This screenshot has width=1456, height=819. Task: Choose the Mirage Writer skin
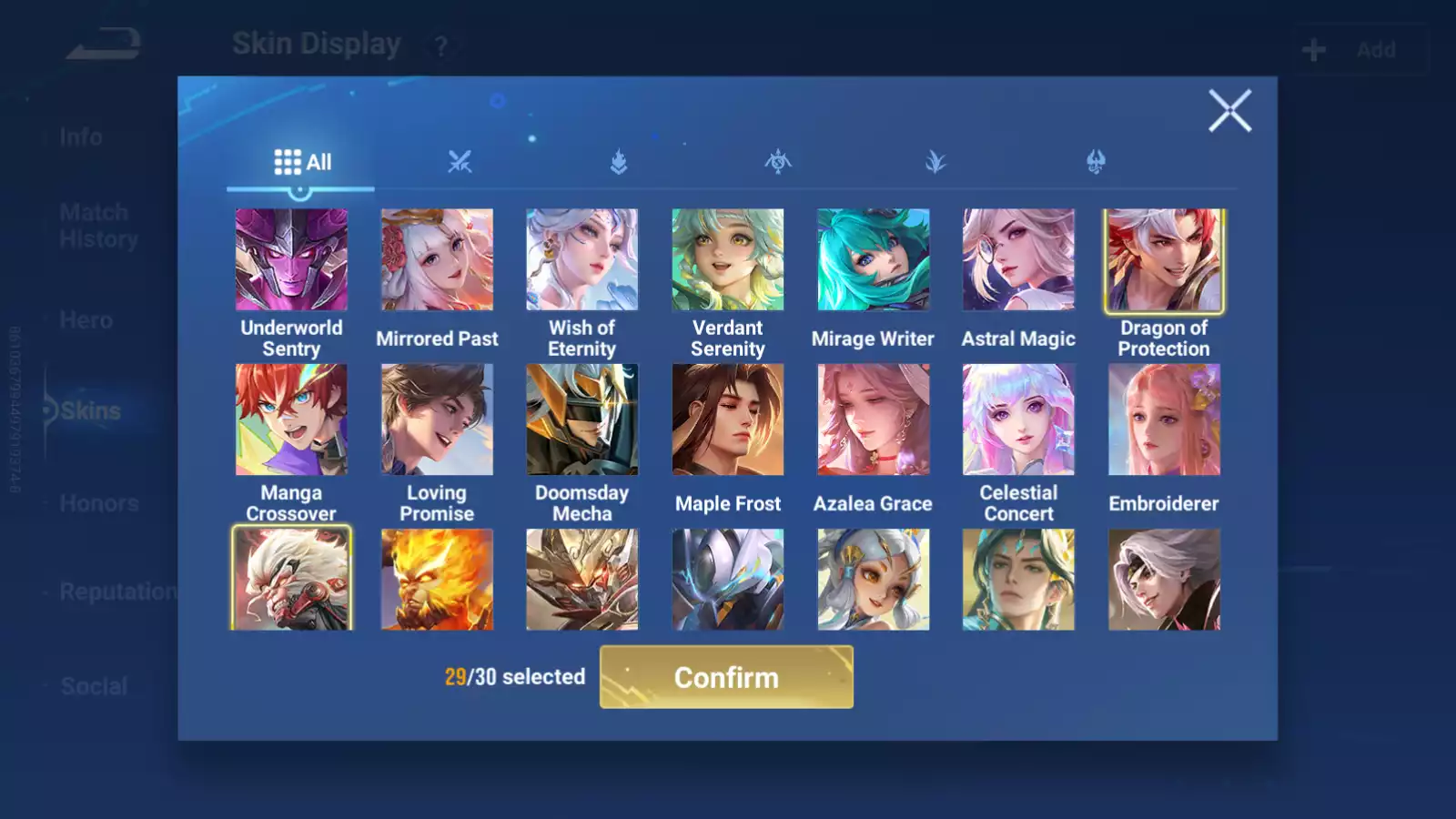[x=874, y=260]
